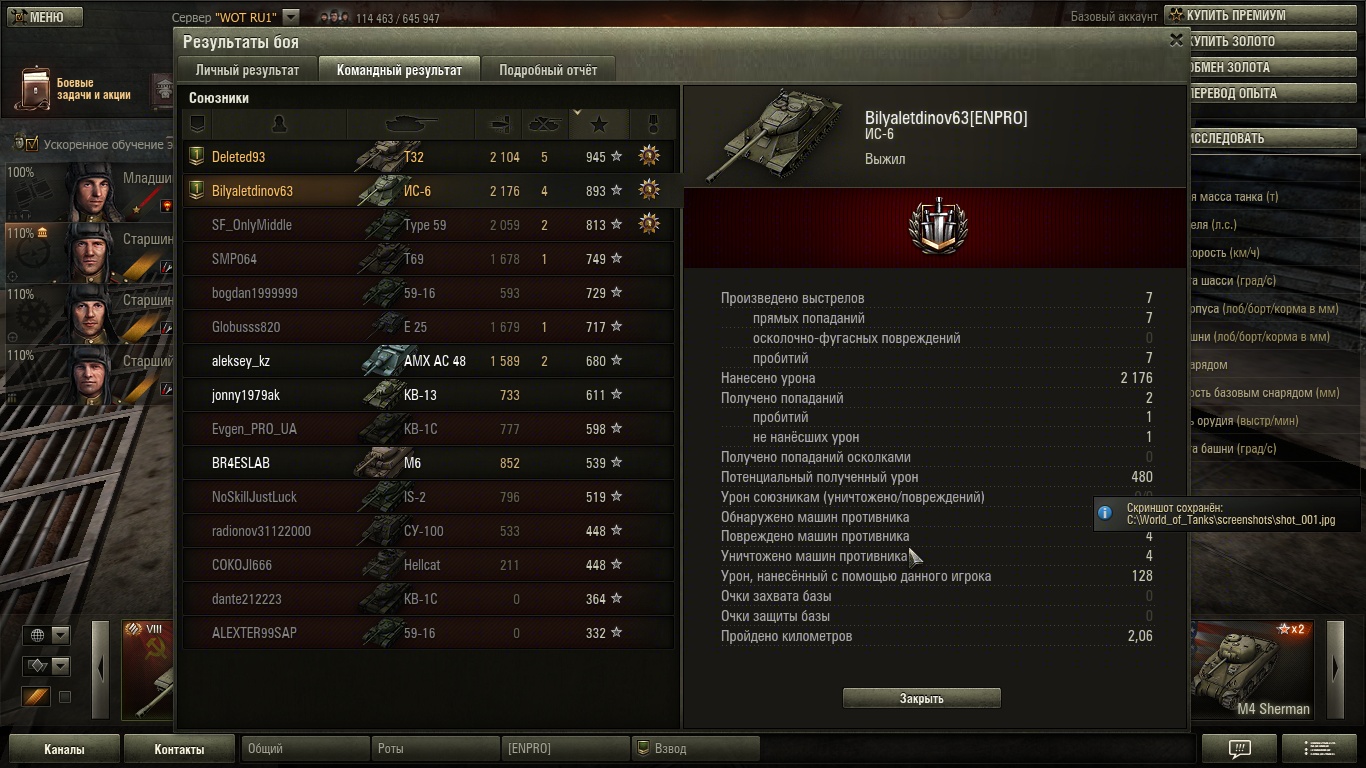The height and width of the screenshot is (768, 1366).
Task: Select the M4 Sherman tank in carousel
Action: pos(1252,668)
